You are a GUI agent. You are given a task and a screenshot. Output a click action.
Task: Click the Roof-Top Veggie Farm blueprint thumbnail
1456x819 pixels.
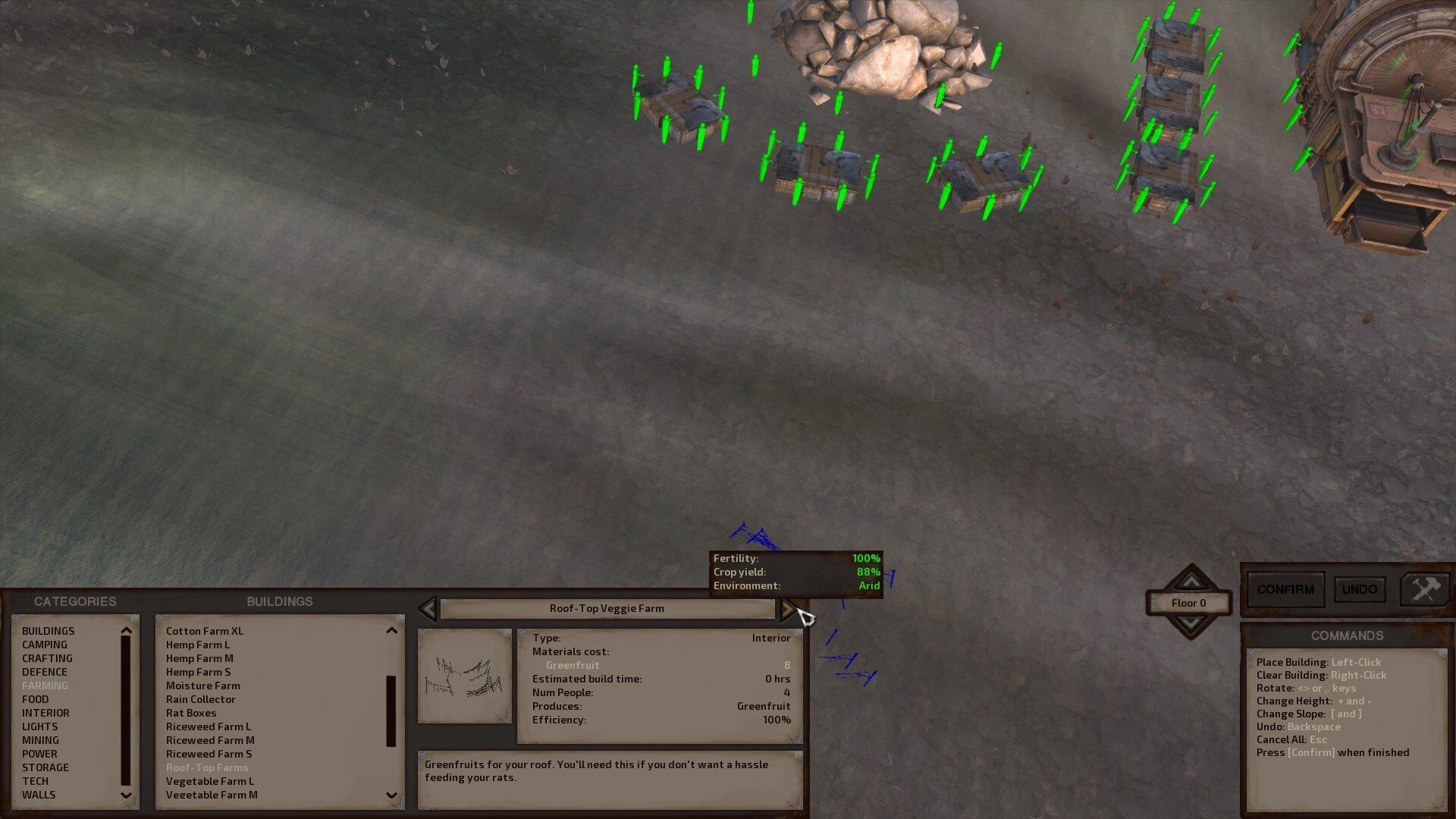pyautogui.click(x=465, y=676)
